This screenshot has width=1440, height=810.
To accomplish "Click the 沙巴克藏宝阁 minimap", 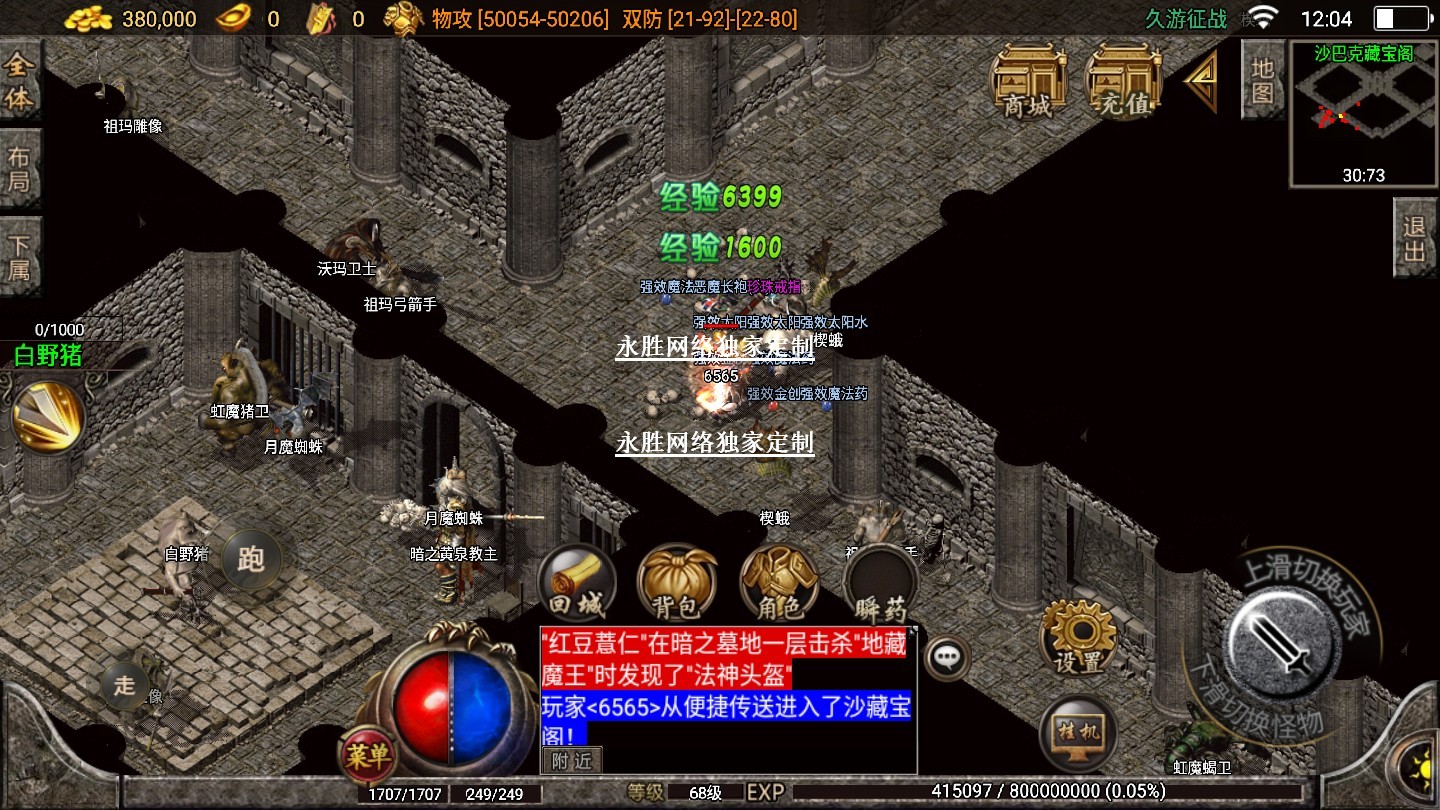I will (x=1364, y=115).
